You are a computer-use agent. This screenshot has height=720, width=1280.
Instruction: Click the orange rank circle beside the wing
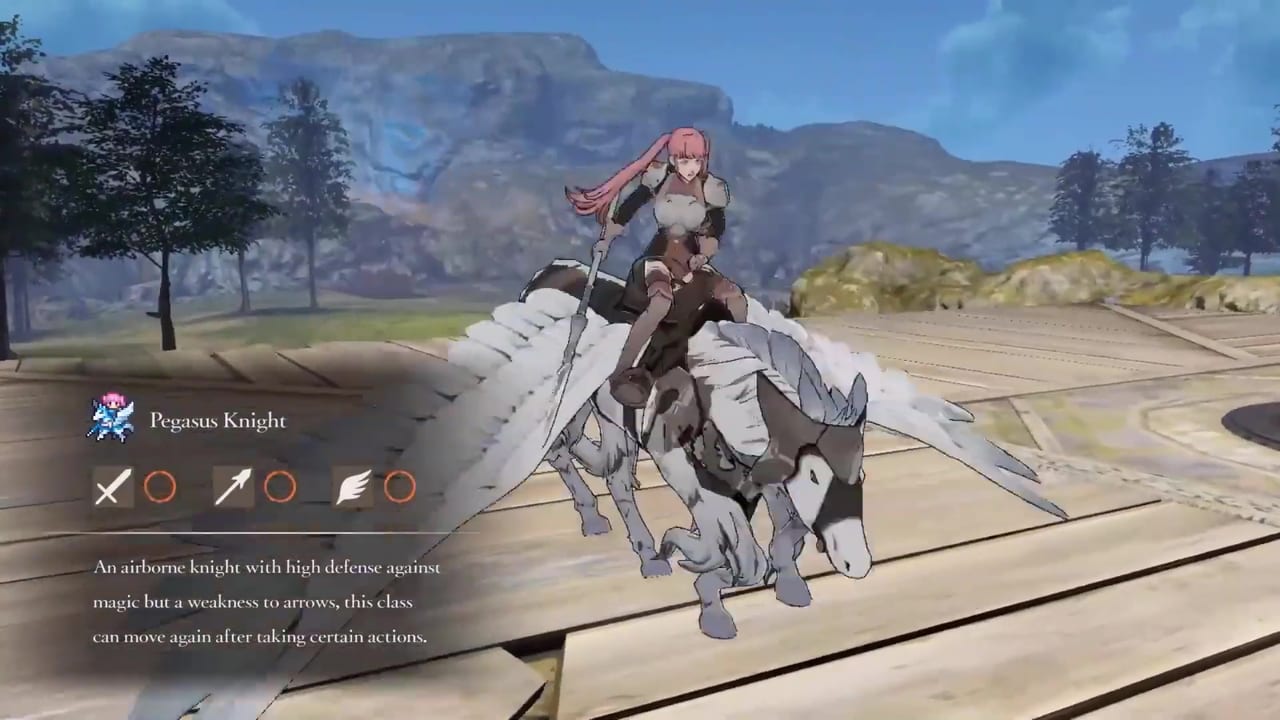[399, 488]
